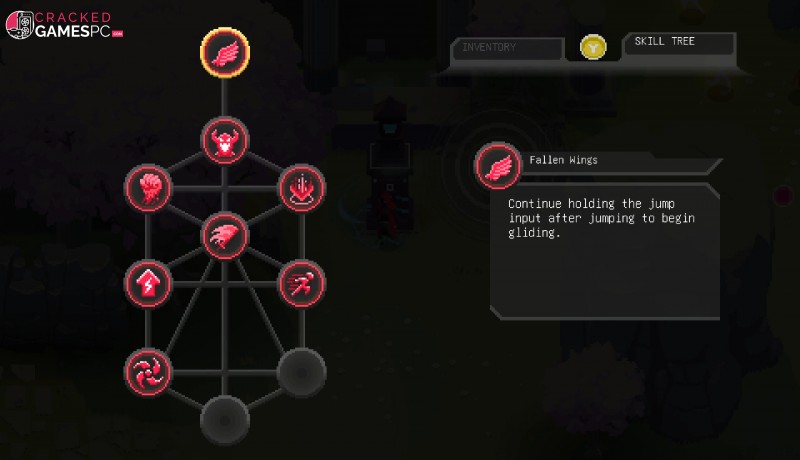Open the Skill Tree tab
Viewport: 800px width, 460px height.
click(x=678, y=43)
